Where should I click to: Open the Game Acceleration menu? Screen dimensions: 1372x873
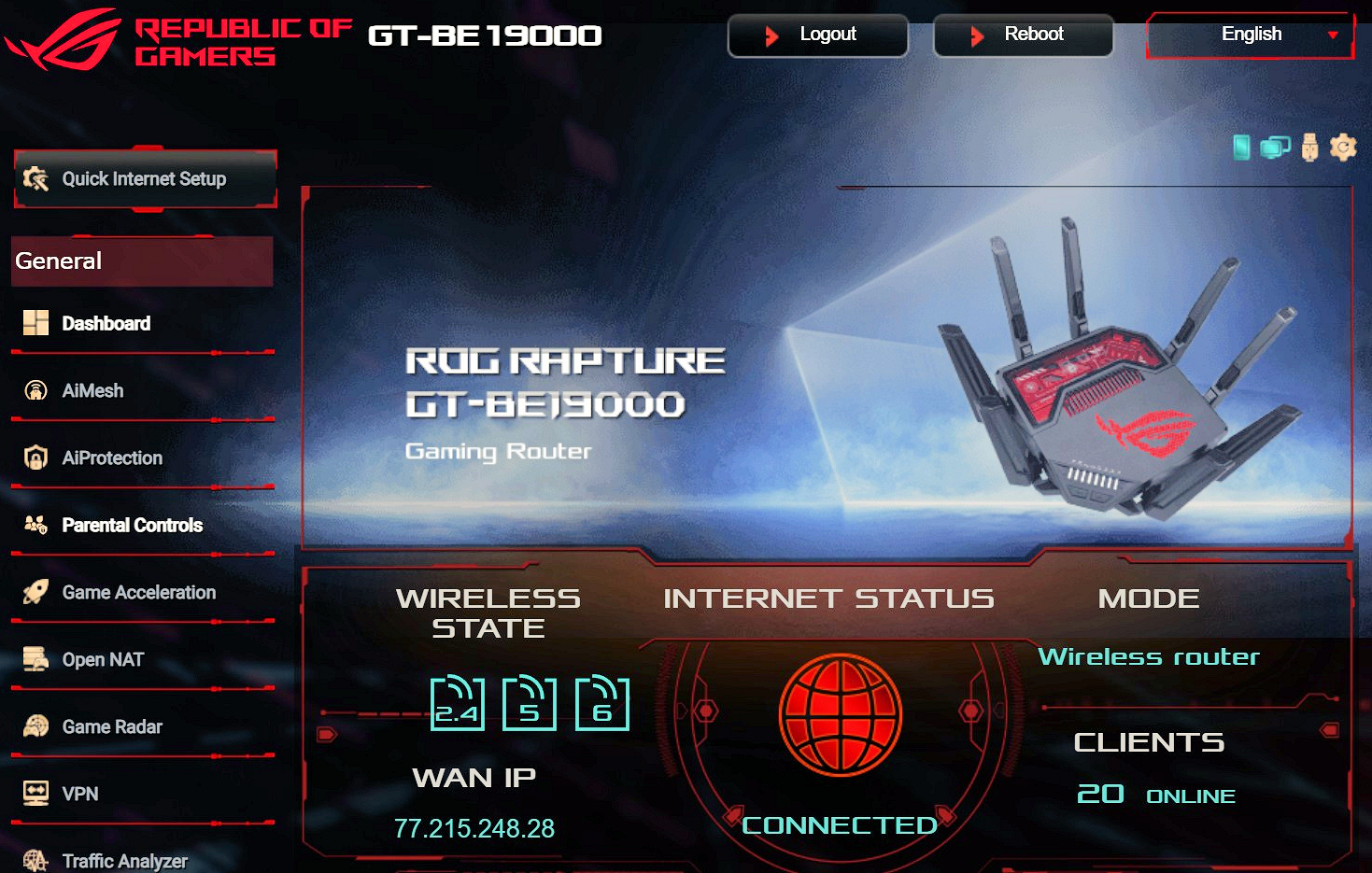[x=138, y=593]
